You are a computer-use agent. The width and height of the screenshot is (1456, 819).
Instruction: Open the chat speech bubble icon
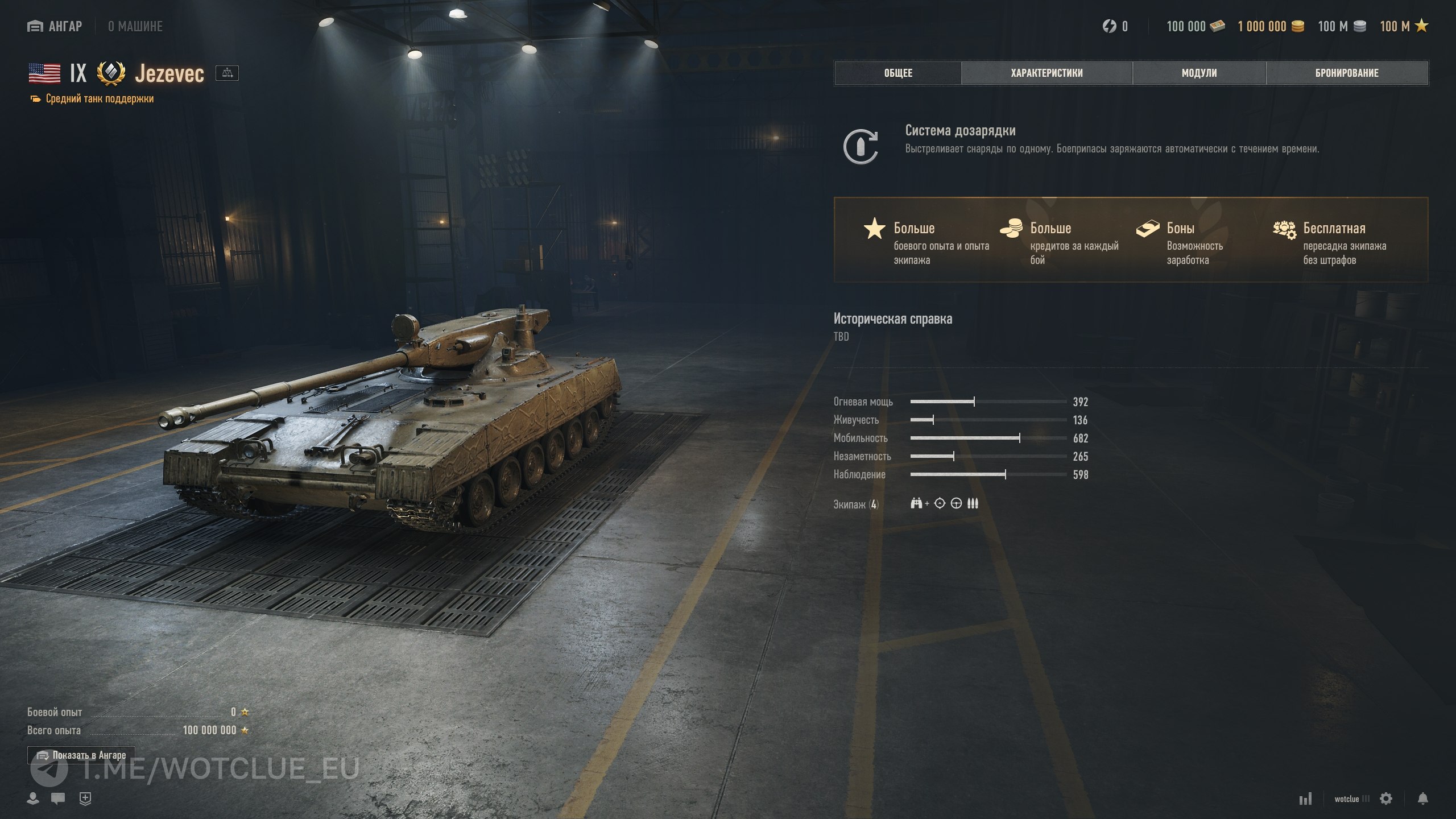[x=58, y=798]
